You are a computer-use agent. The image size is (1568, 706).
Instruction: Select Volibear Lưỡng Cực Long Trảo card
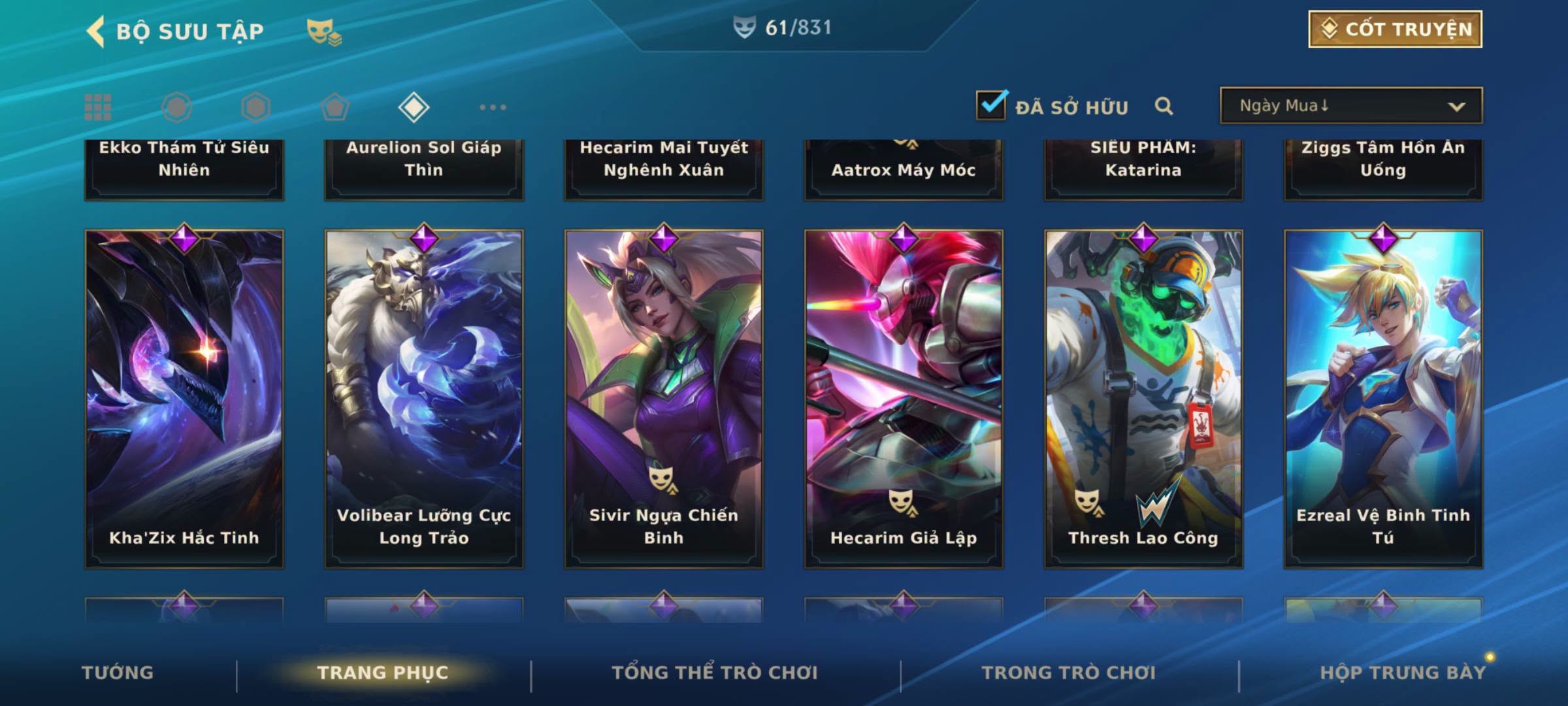pyautogui.click(x=424, y=399)
